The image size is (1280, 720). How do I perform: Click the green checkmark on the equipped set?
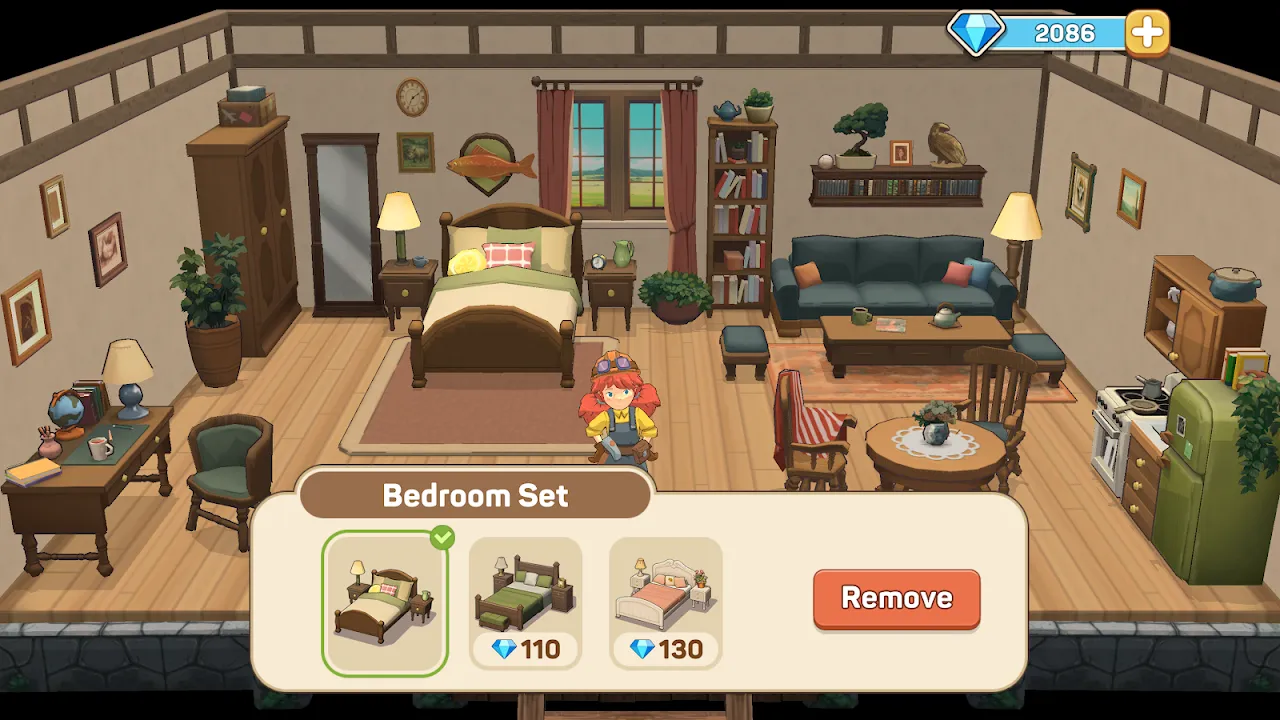click(443, 535)
